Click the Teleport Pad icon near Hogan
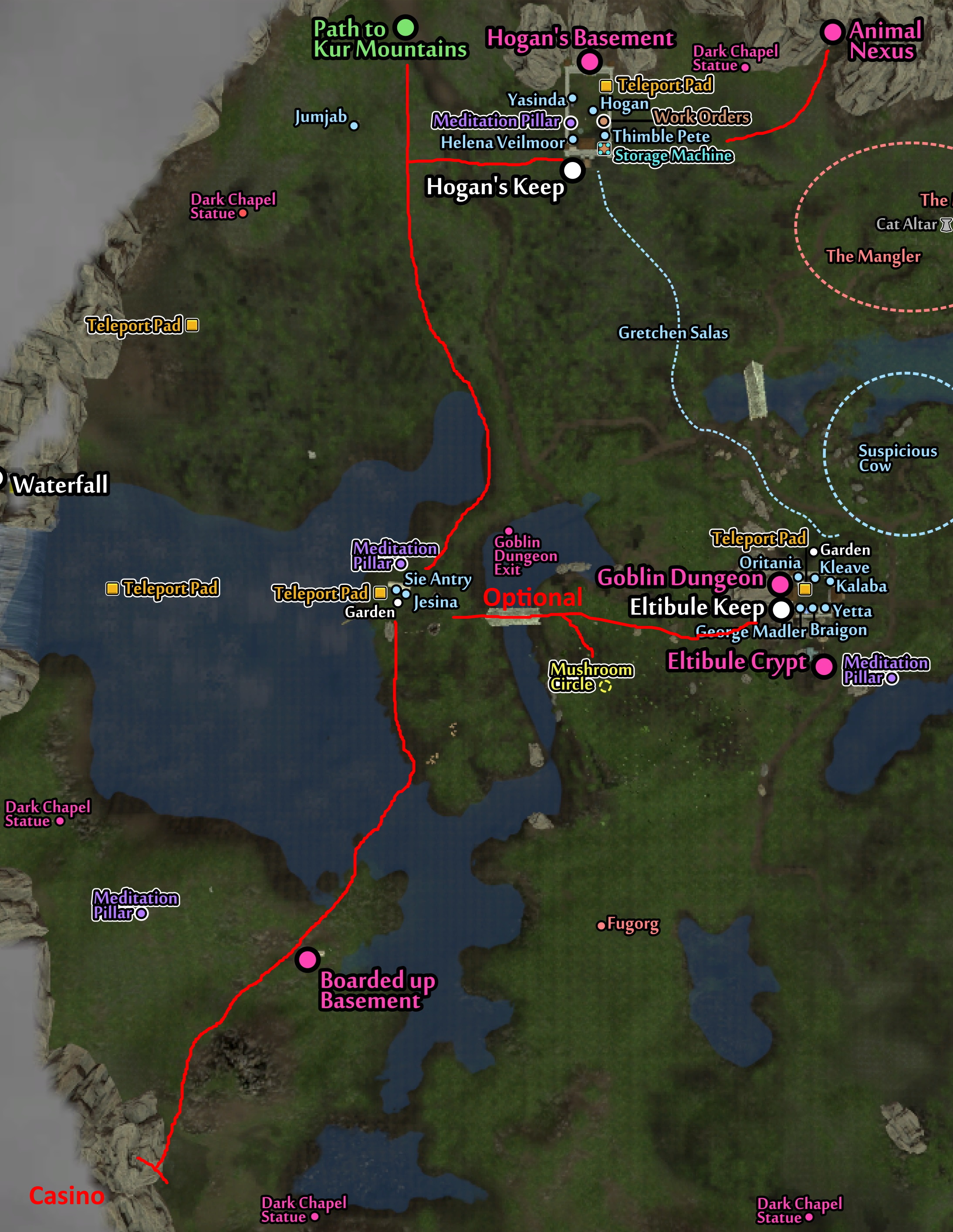 [606, 86]
